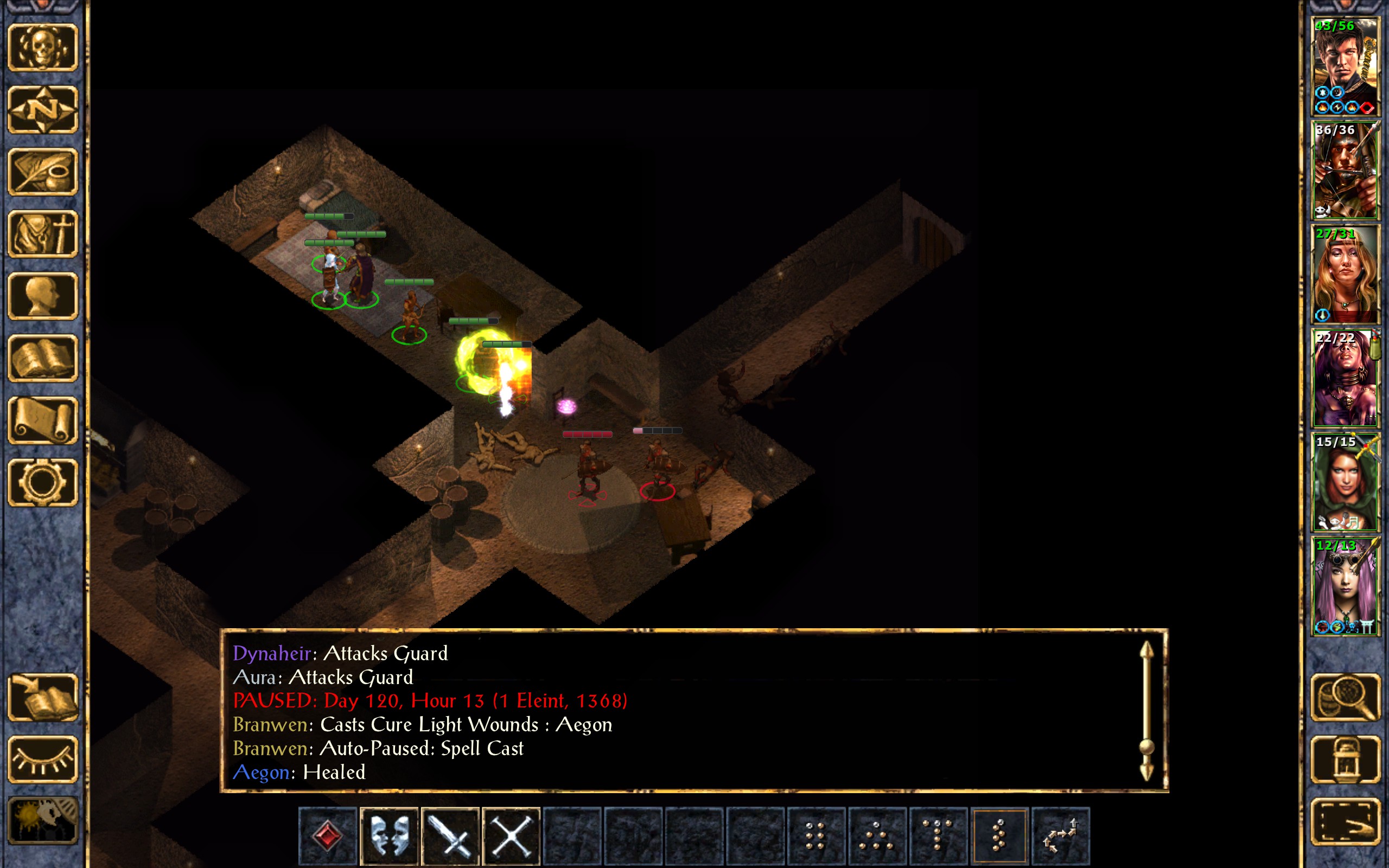
Task: Open the area map with the compass button
Action: point(42,110)
